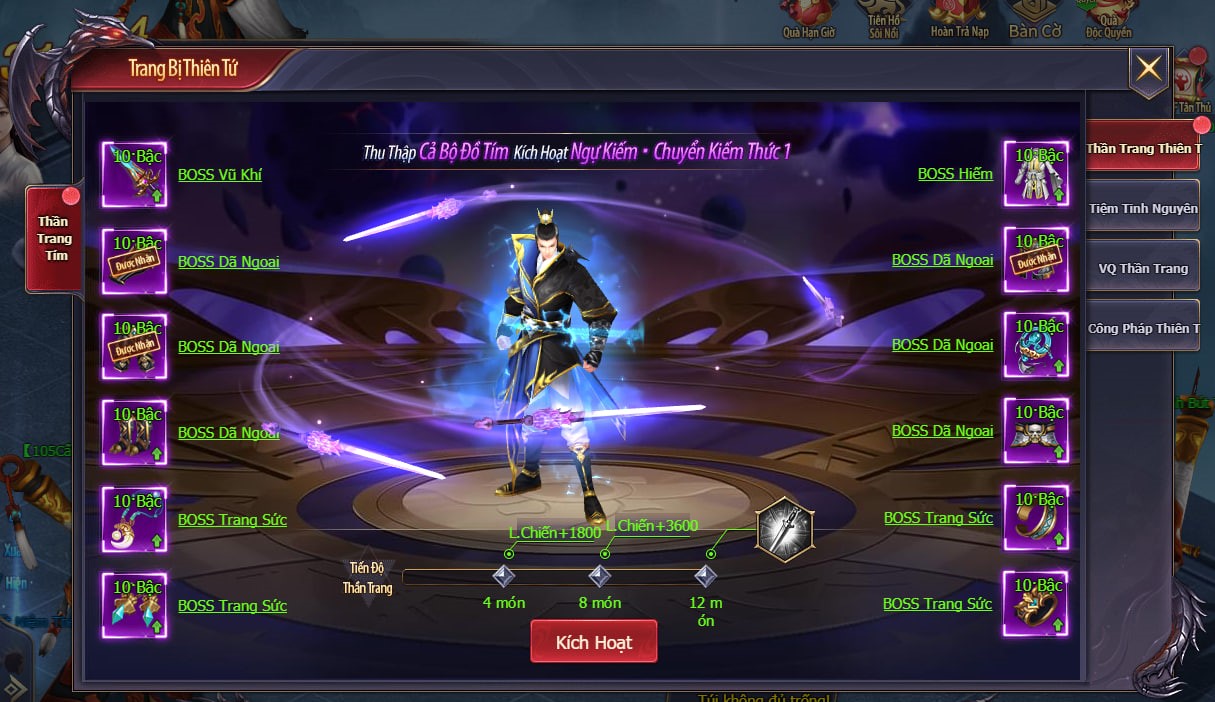Screen dimensions: 1215x702
Task: Select the helmet equipment slot
Action: point(1036,345)
